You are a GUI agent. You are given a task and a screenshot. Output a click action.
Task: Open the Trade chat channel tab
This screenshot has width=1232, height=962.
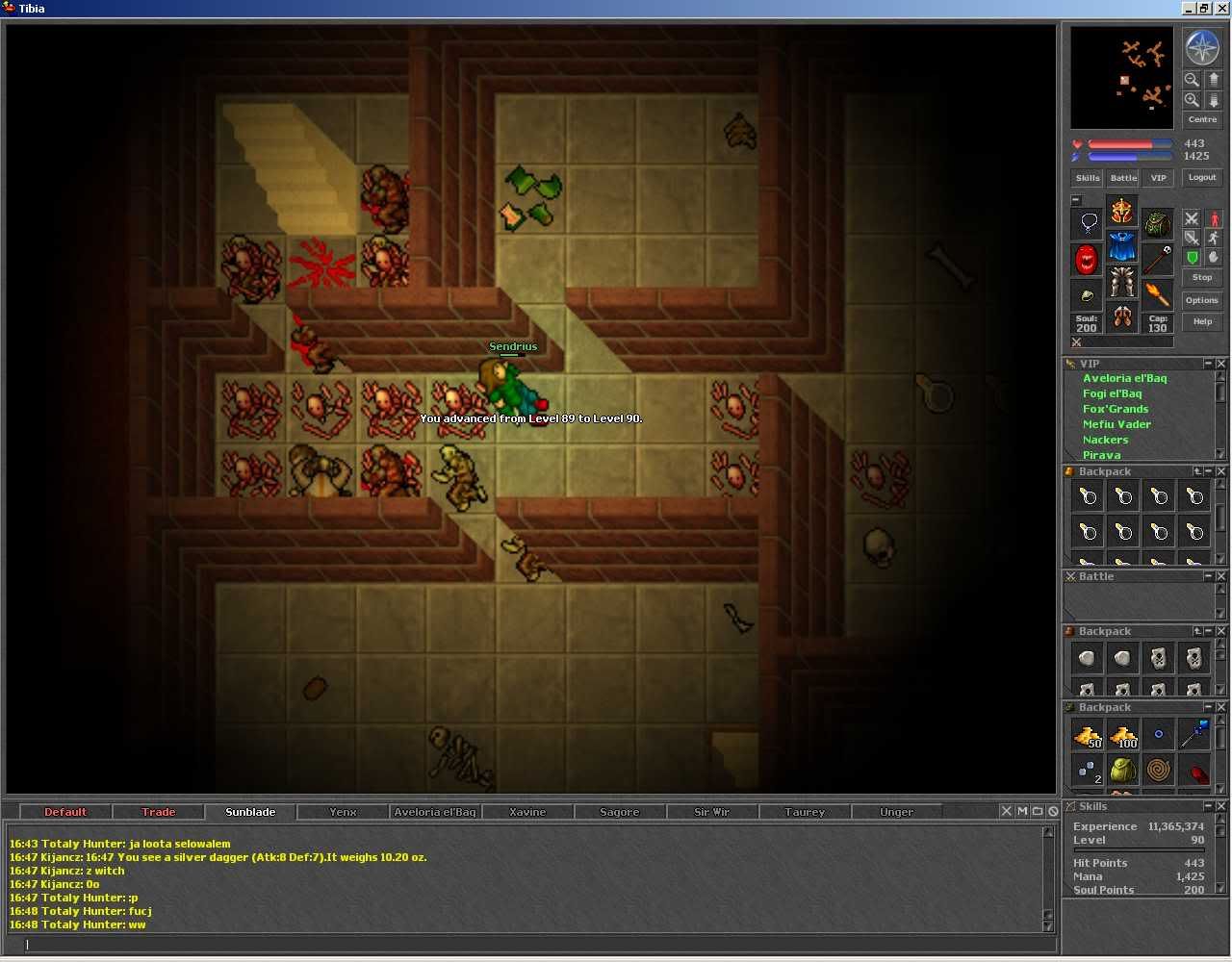[159, 812]
